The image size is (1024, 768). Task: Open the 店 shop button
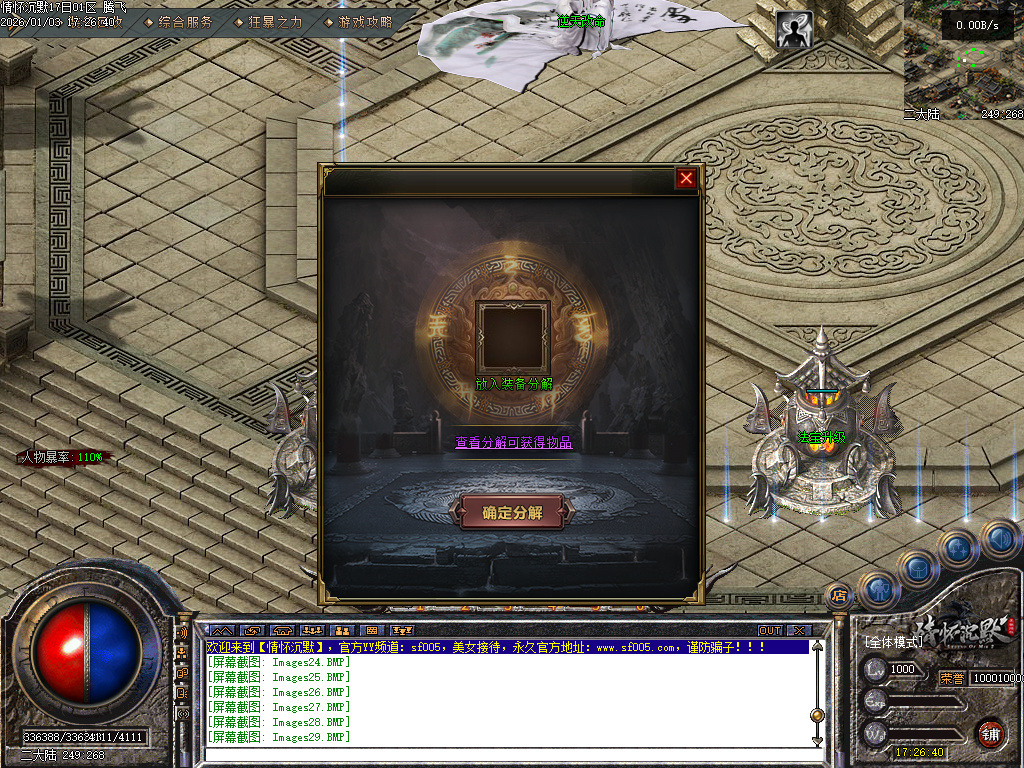(x=839, y=594)
